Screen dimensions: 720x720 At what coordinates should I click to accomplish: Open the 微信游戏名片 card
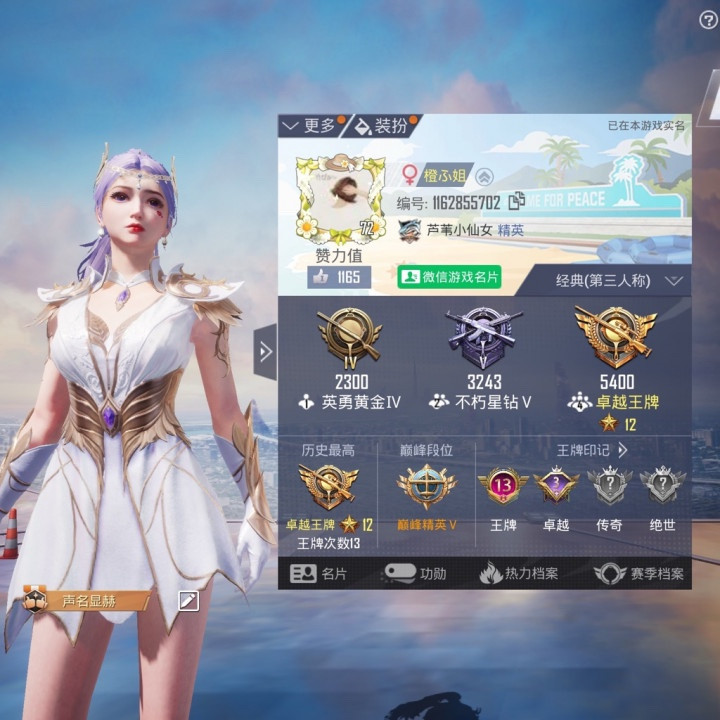[450, 277]
